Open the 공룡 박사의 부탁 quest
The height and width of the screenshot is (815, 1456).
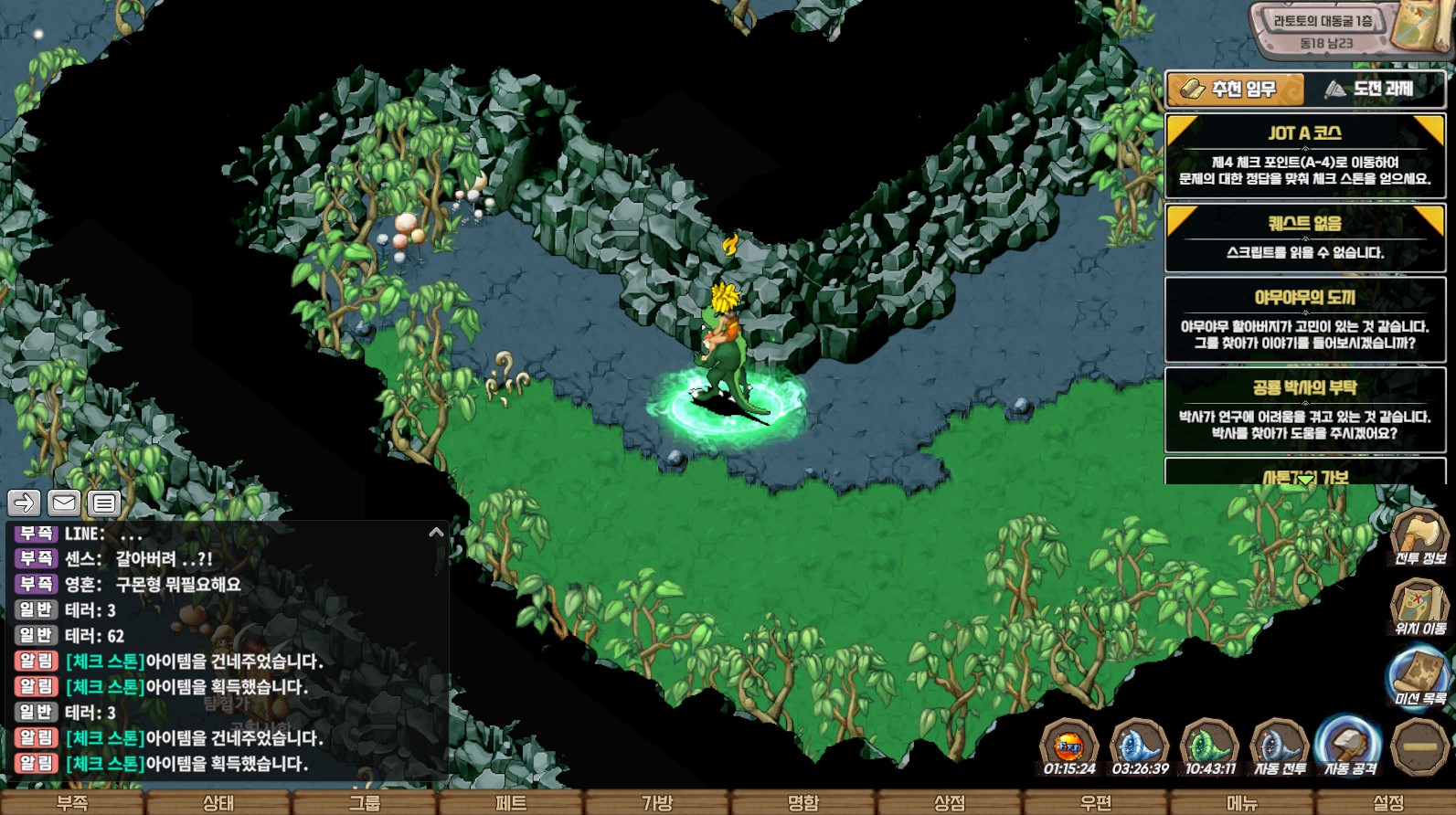click(x=1304, y=410)
